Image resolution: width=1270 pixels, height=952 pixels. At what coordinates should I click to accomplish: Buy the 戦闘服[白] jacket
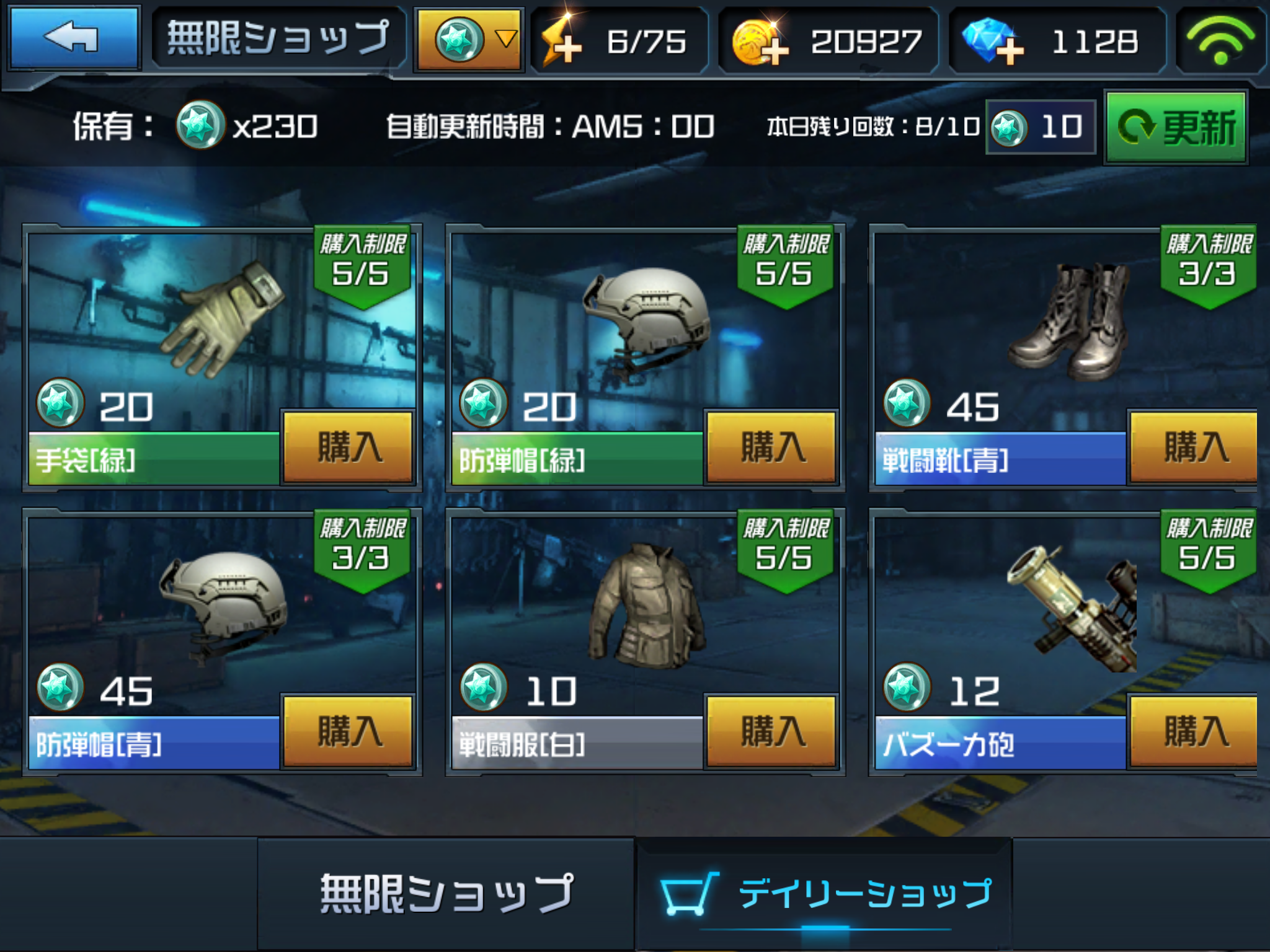[771, 731]
